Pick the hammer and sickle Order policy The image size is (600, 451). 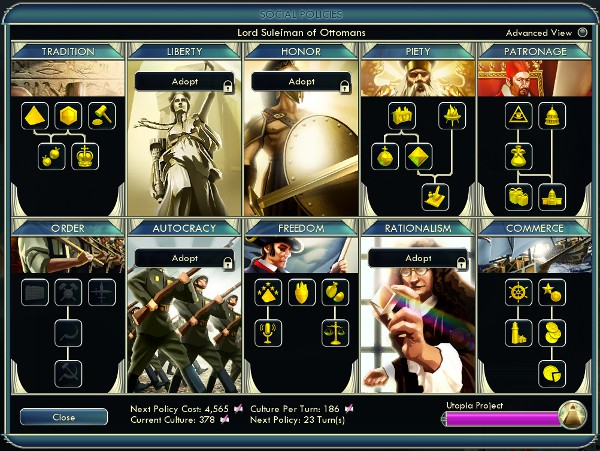click(x=68, y=374)
